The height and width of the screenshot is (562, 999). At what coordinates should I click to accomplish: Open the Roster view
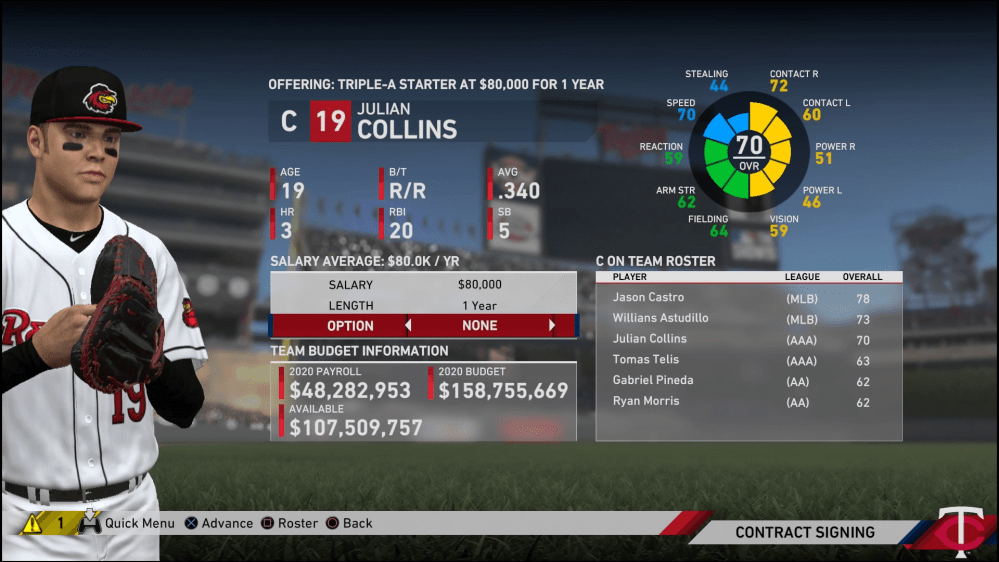[x=289, y=523]
